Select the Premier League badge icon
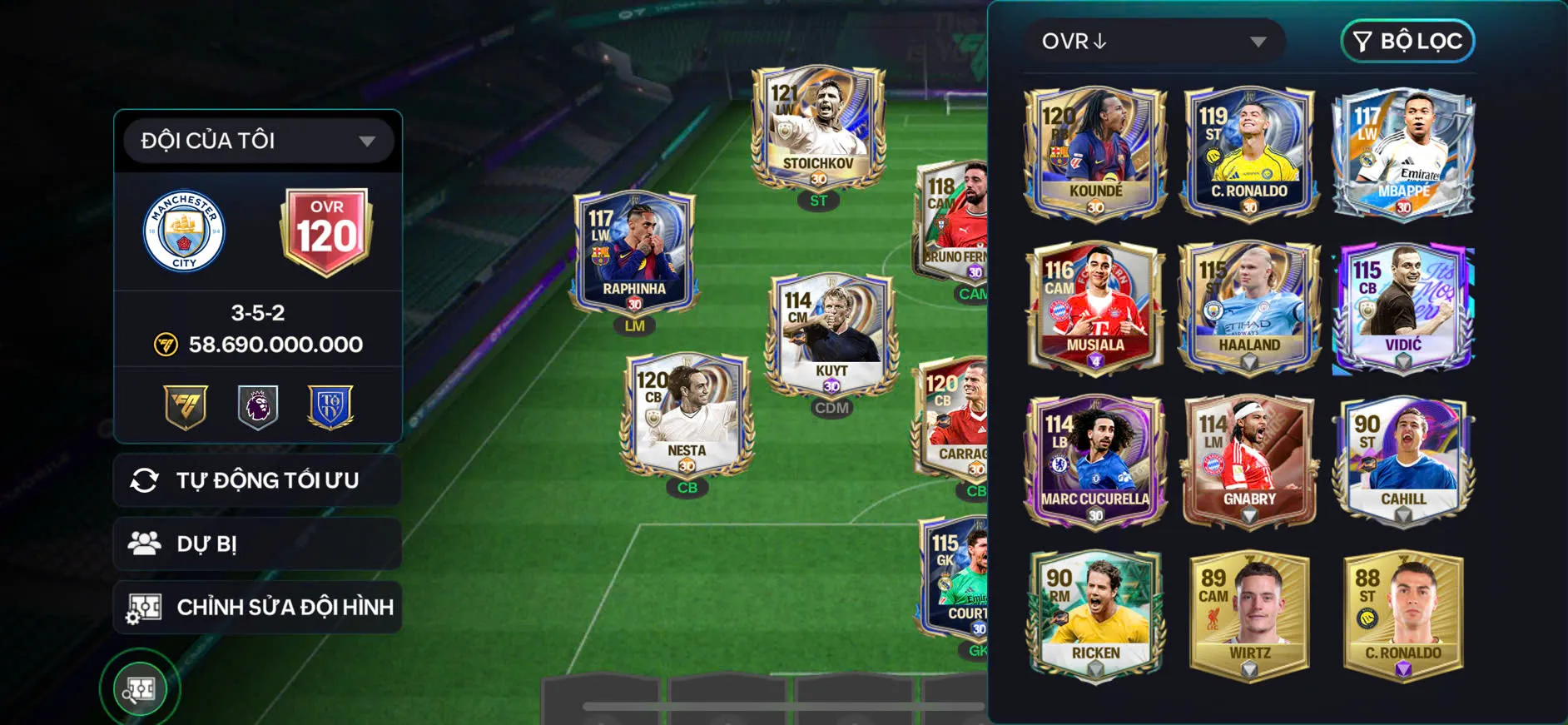The image size is (1568, 725). (x=256, y=407)
